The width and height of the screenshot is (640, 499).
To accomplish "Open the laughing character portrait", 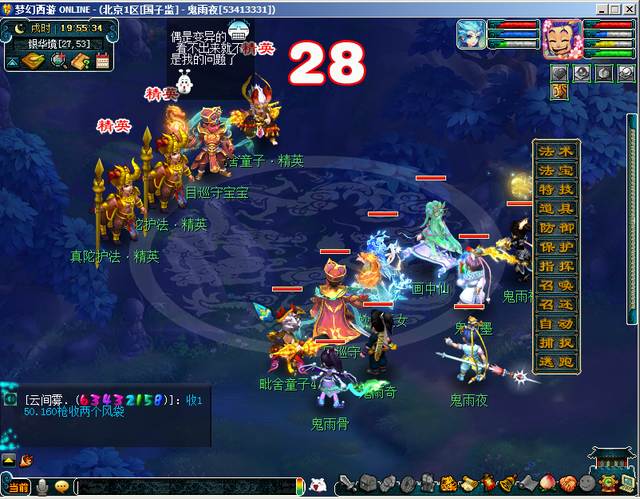I will (561, 39).
